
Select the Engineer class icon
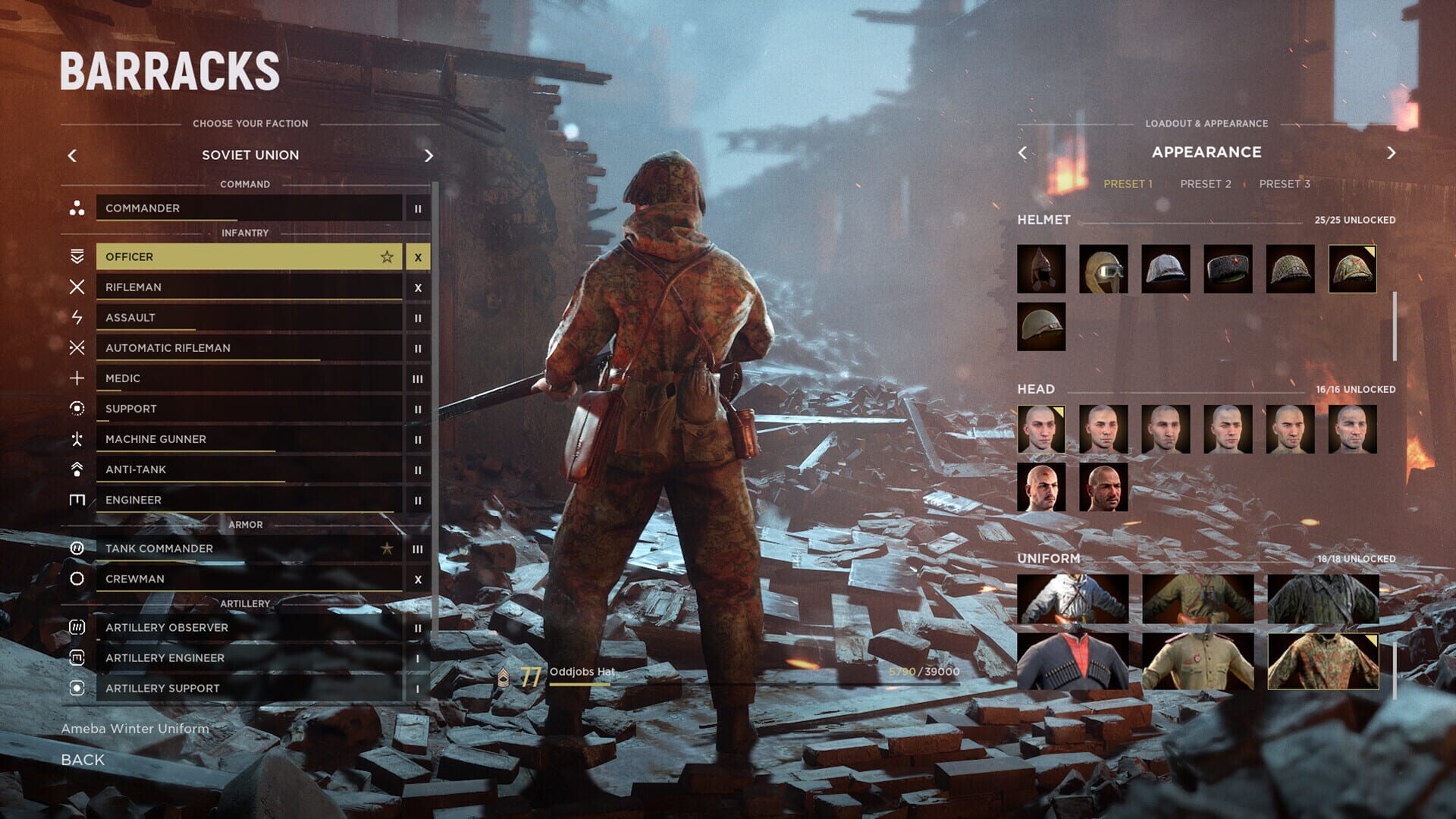(76, 499)
